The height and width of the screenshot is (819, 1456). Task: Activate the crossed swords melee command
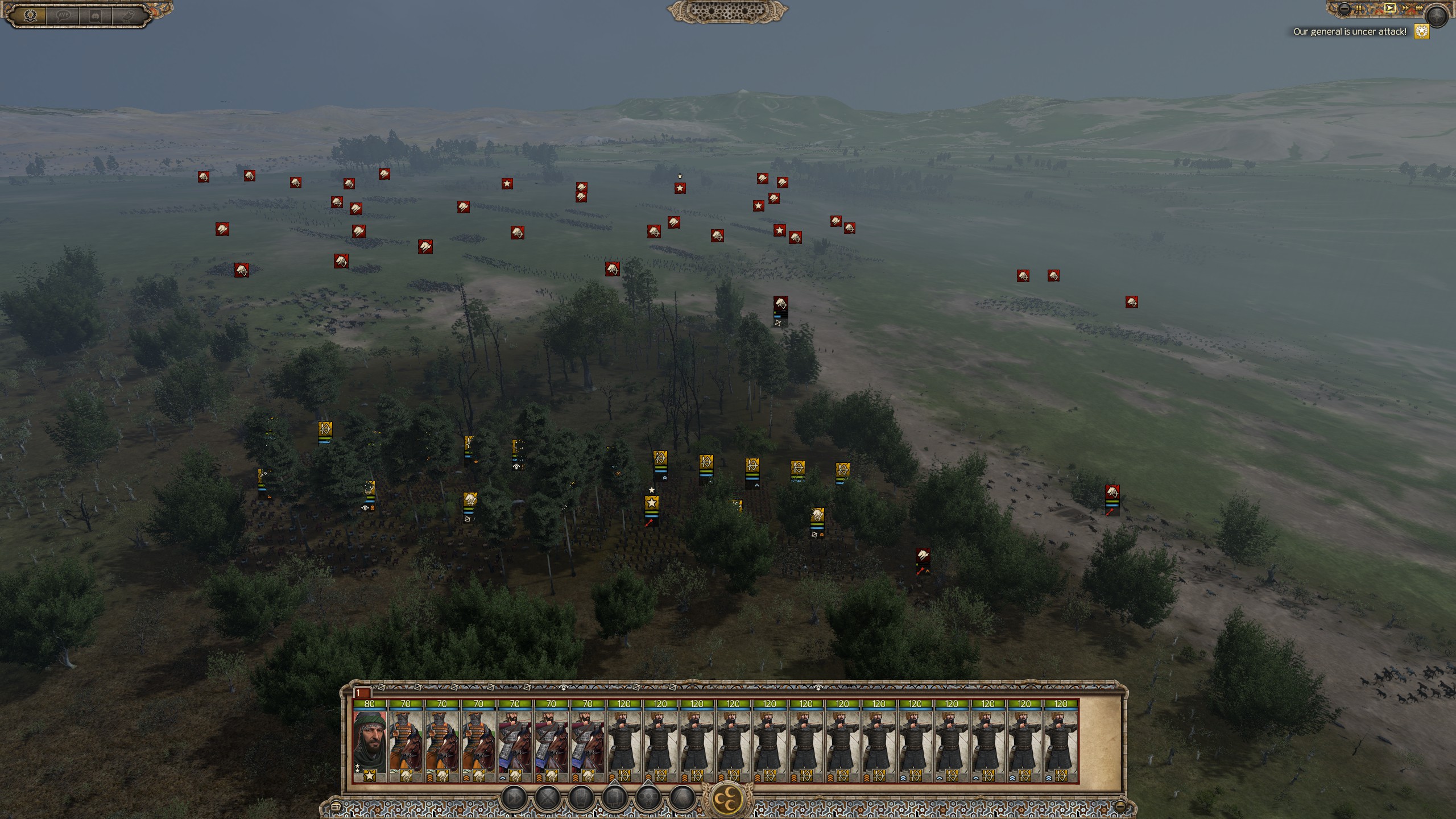[548, 799]
